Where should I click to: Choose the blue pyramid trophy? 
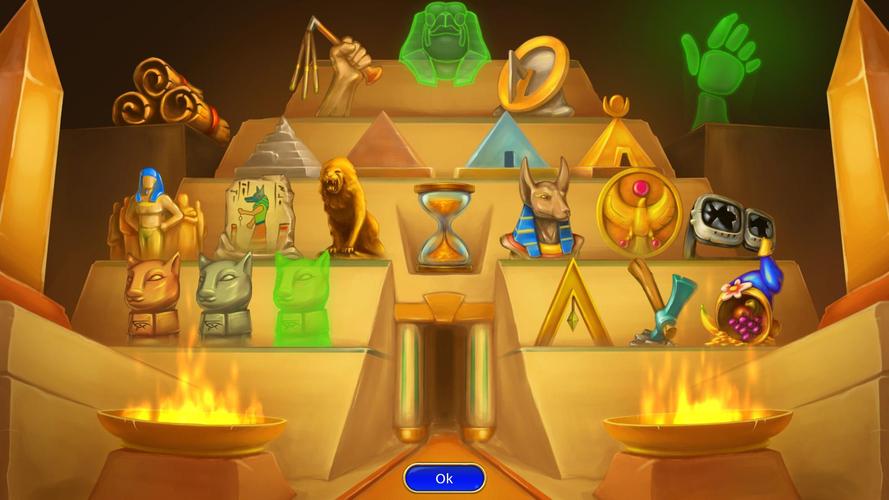[x=510, y=143]
